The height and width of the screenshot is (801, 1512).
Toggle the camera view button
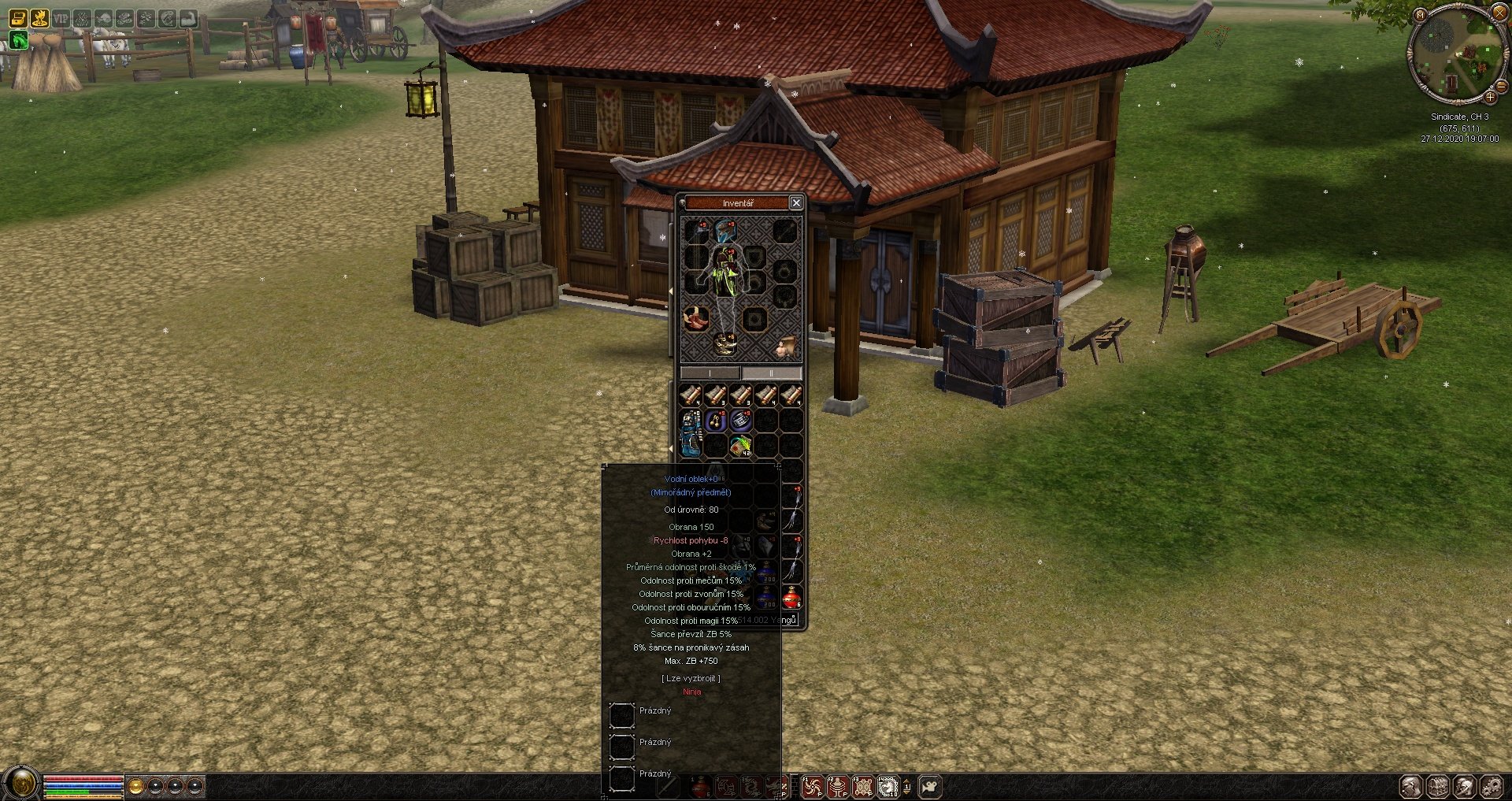[x=930, y=786]
